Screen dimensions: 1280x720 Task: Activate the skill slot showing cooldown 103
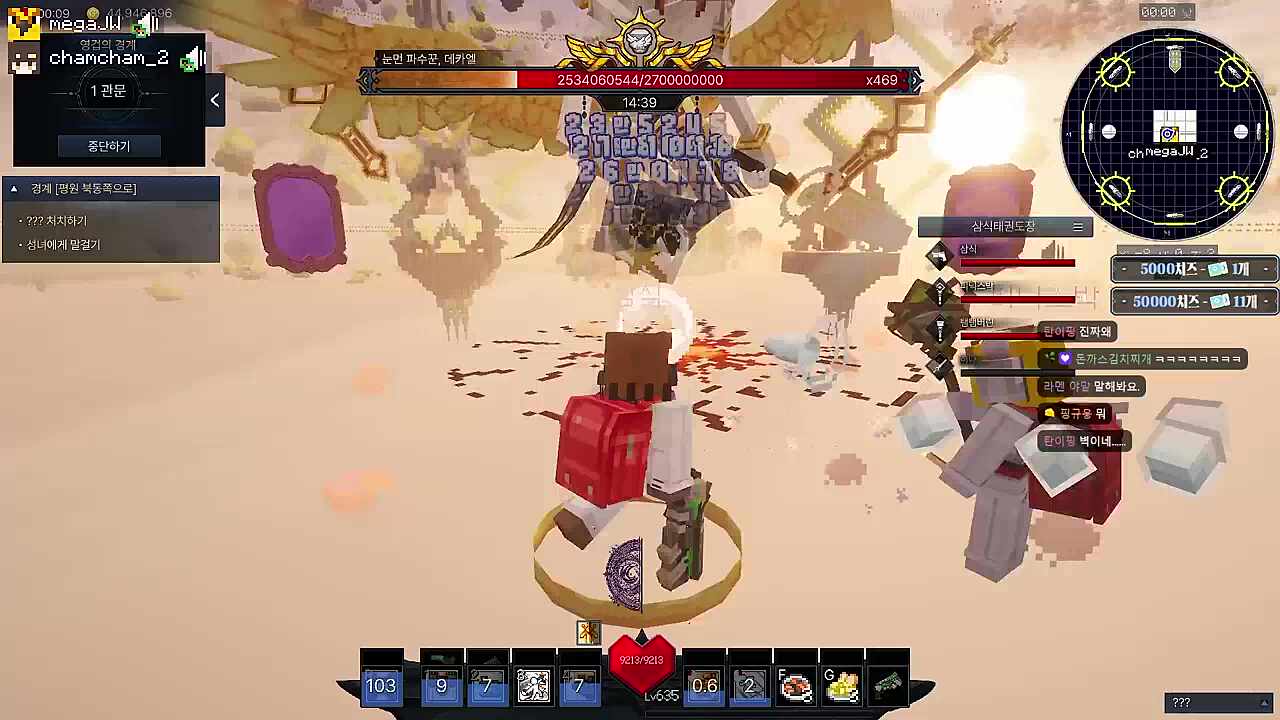point(381,685)
